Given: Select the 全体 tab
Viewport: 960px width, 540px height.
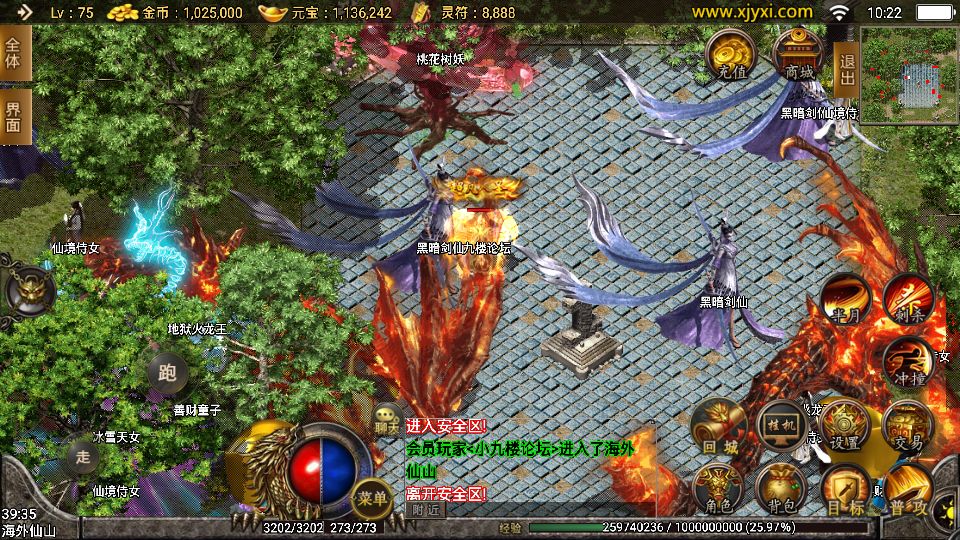Looking at the screenshot, I should pos(14,53).
